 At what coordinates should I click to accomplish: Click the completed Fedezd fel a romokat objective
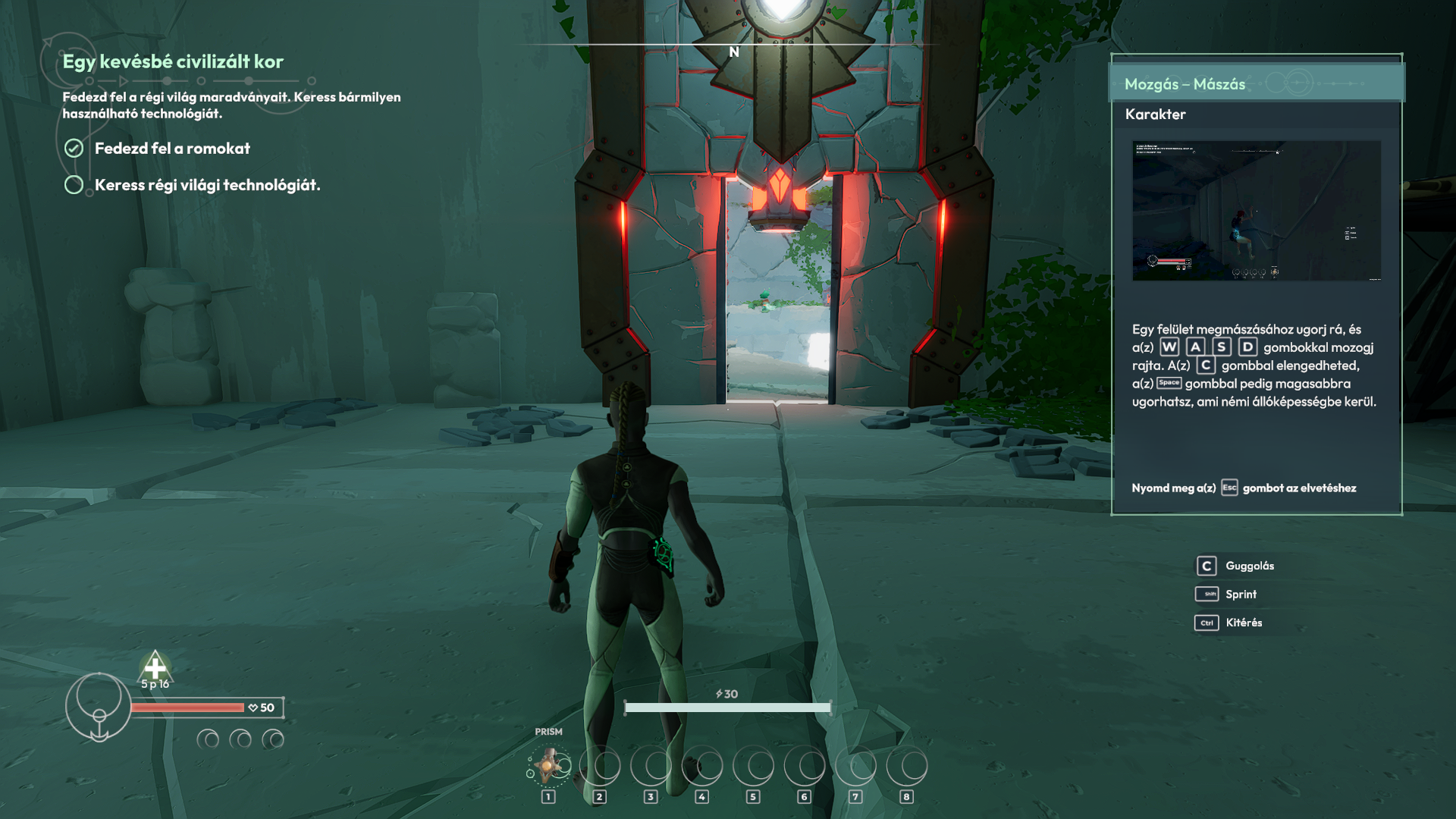click(172, 149)
